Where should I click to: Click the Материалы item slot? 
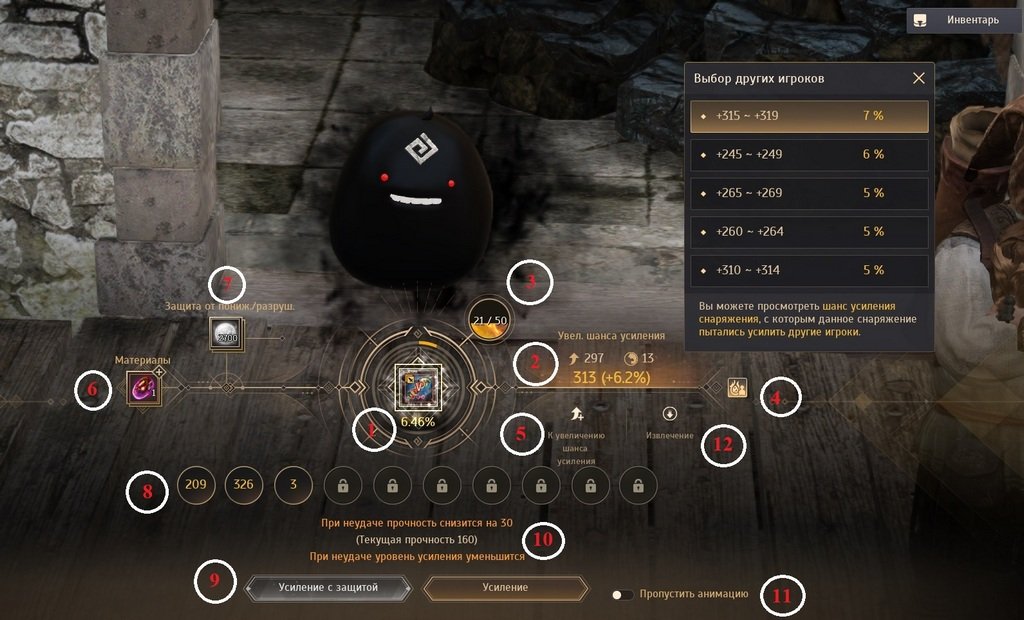point(141,387)
